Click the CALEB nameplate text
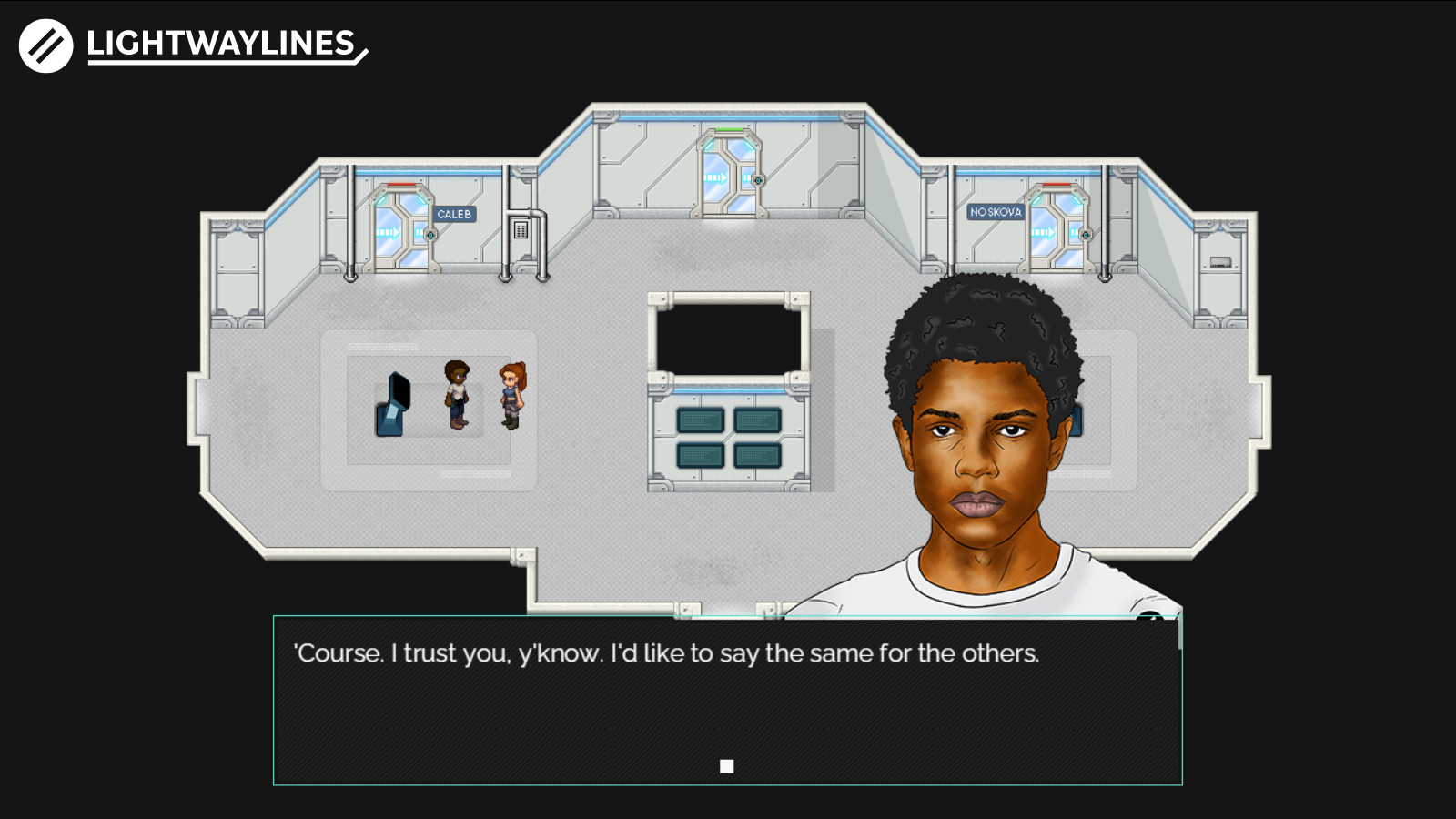Viewport: 1456px width, 819px height. pos(453,213)
